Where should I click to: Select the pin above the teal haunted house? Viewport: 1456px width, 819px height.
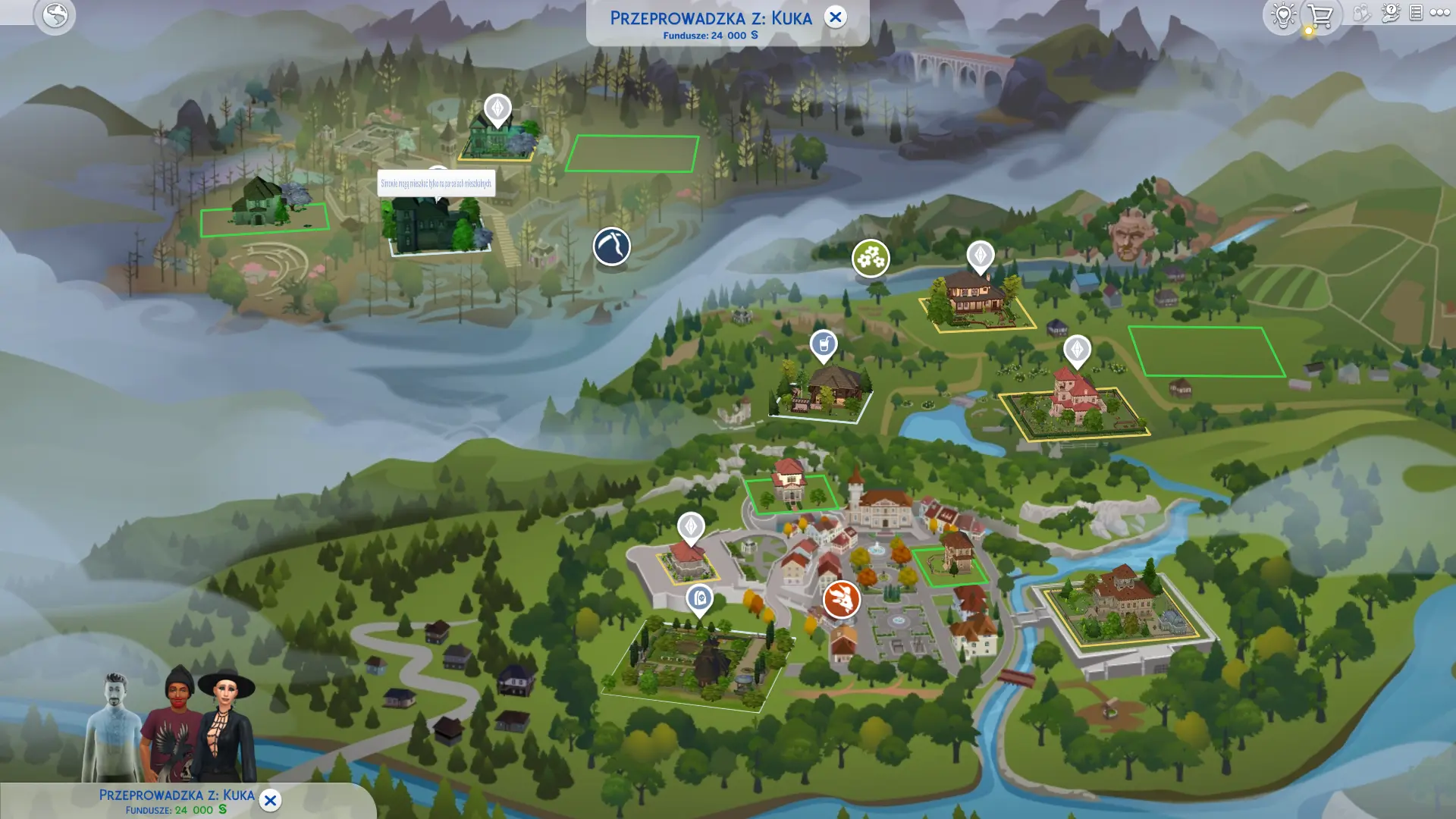click(x=497, y=109)
